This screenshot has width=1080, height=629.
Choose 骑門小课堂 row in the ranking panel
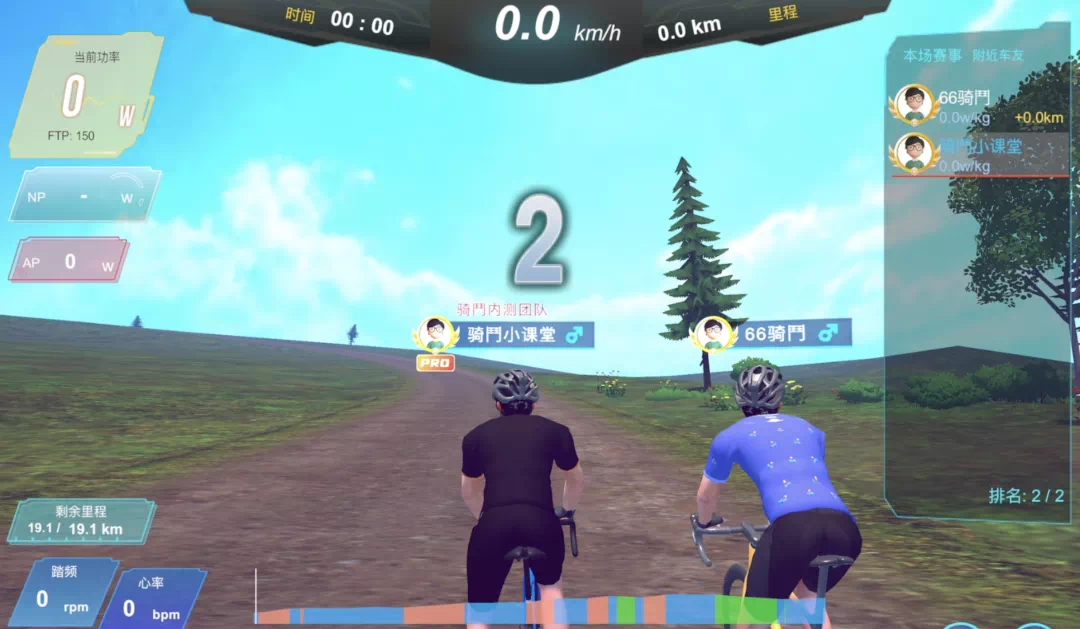(977, 154)
